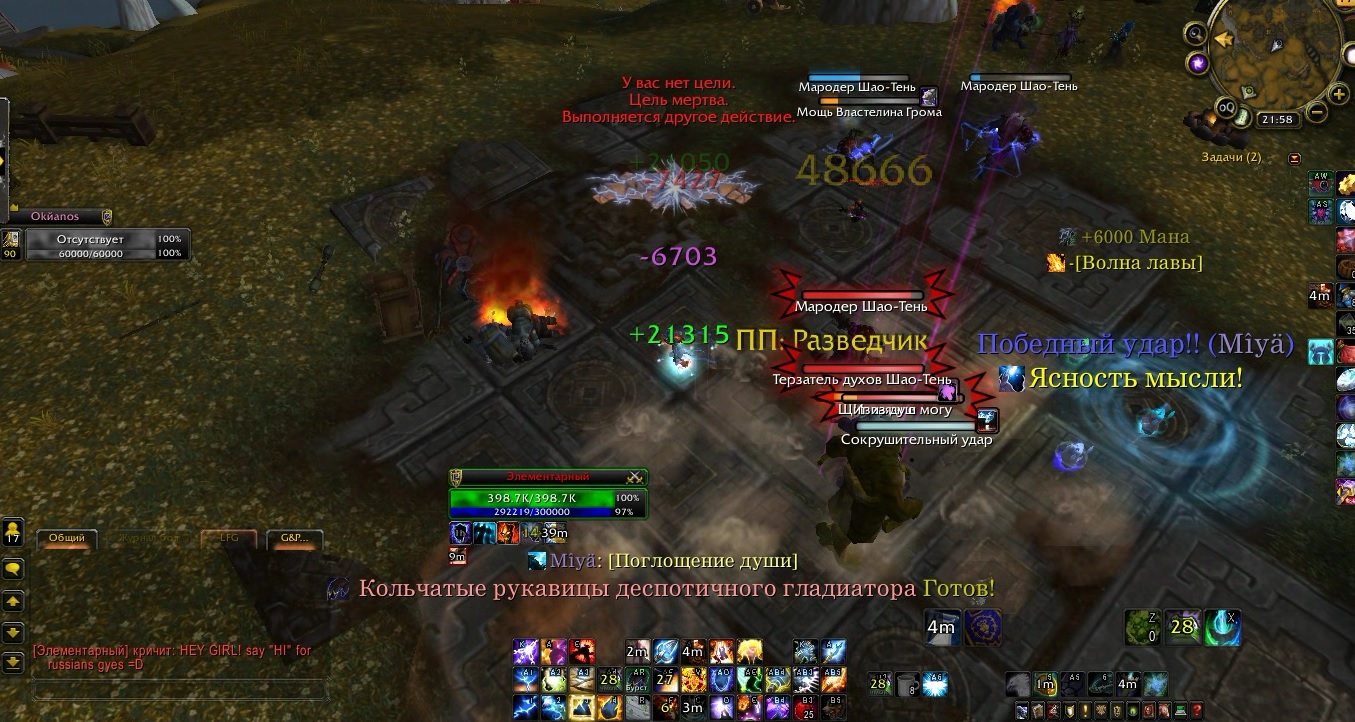The image size is (1355, 722).
Task: Click the purple swirl minimap button
Action: click(x=1198, y=64)
